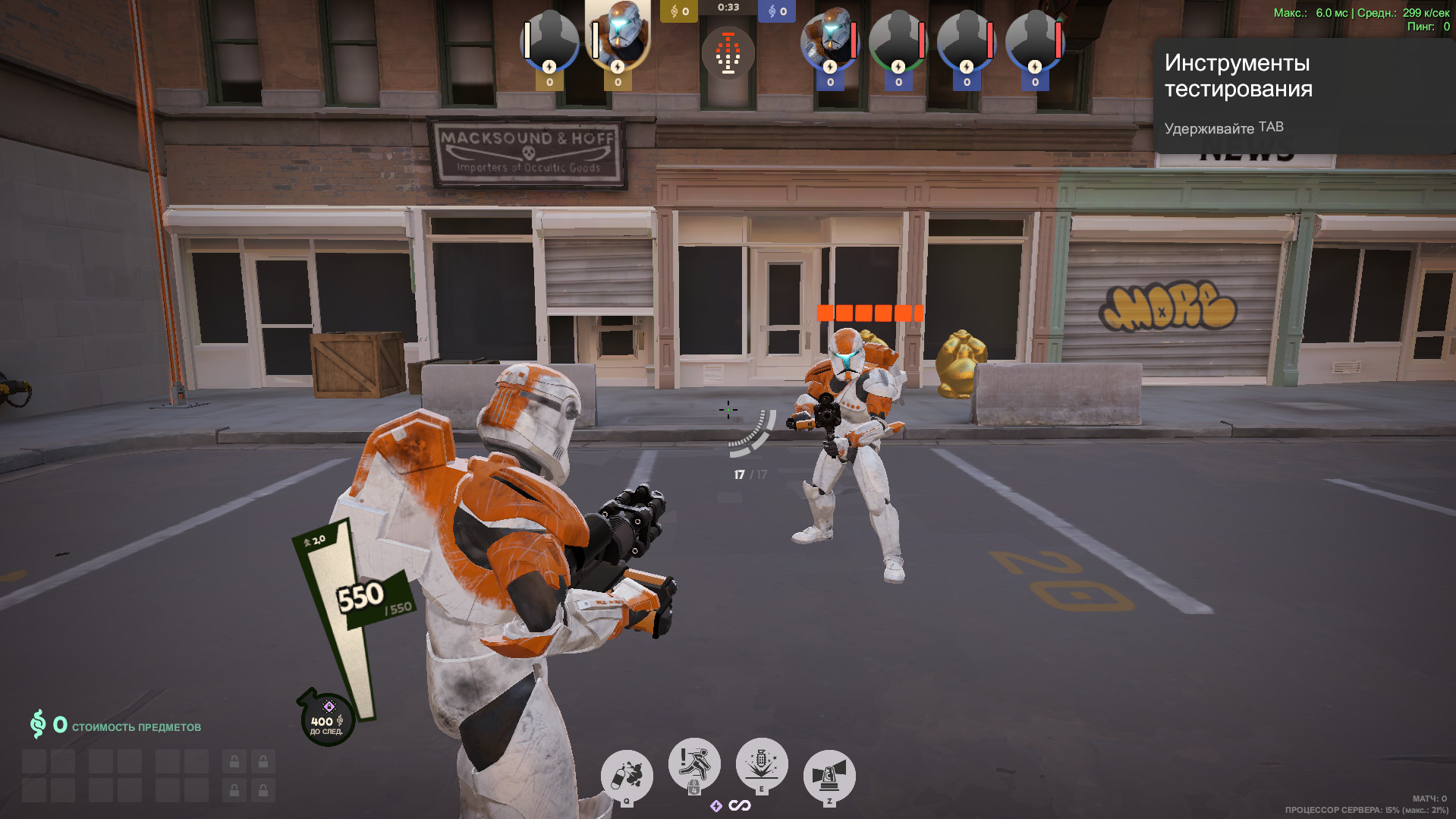This screenshot has height=819, width=1456.
Task: Click the match timer showing 0:33
Action: (728, 8)
